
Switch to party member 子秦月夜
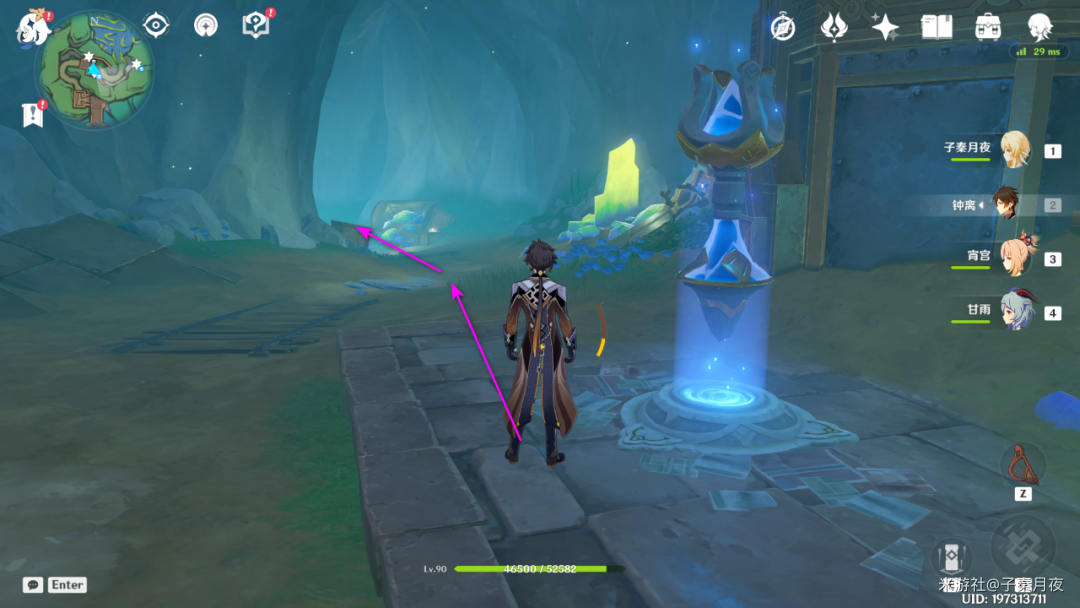coord(1015,150)
